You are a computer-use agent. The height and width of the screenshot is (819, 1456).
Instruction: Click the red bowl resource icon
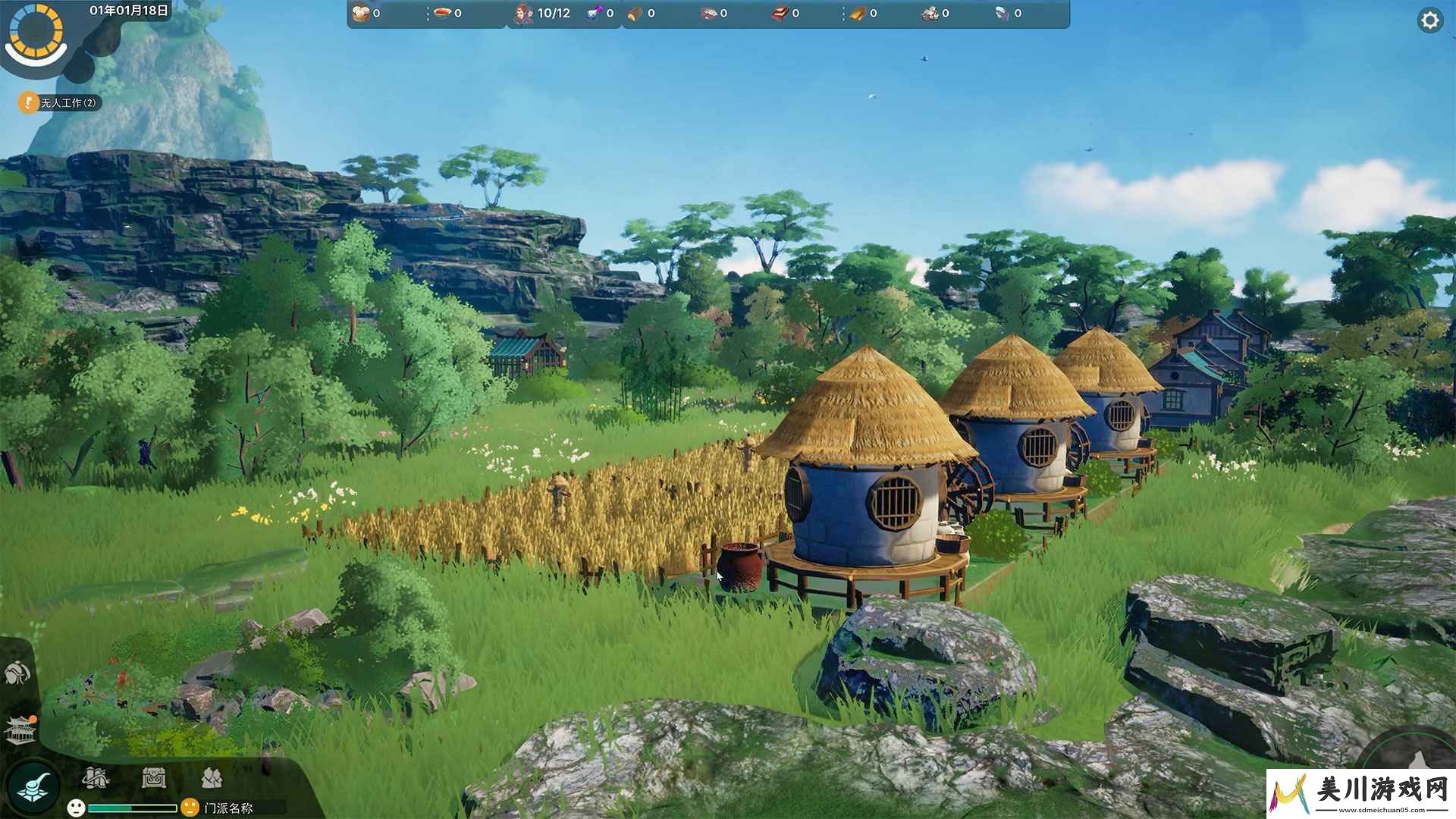coord(442,13)
